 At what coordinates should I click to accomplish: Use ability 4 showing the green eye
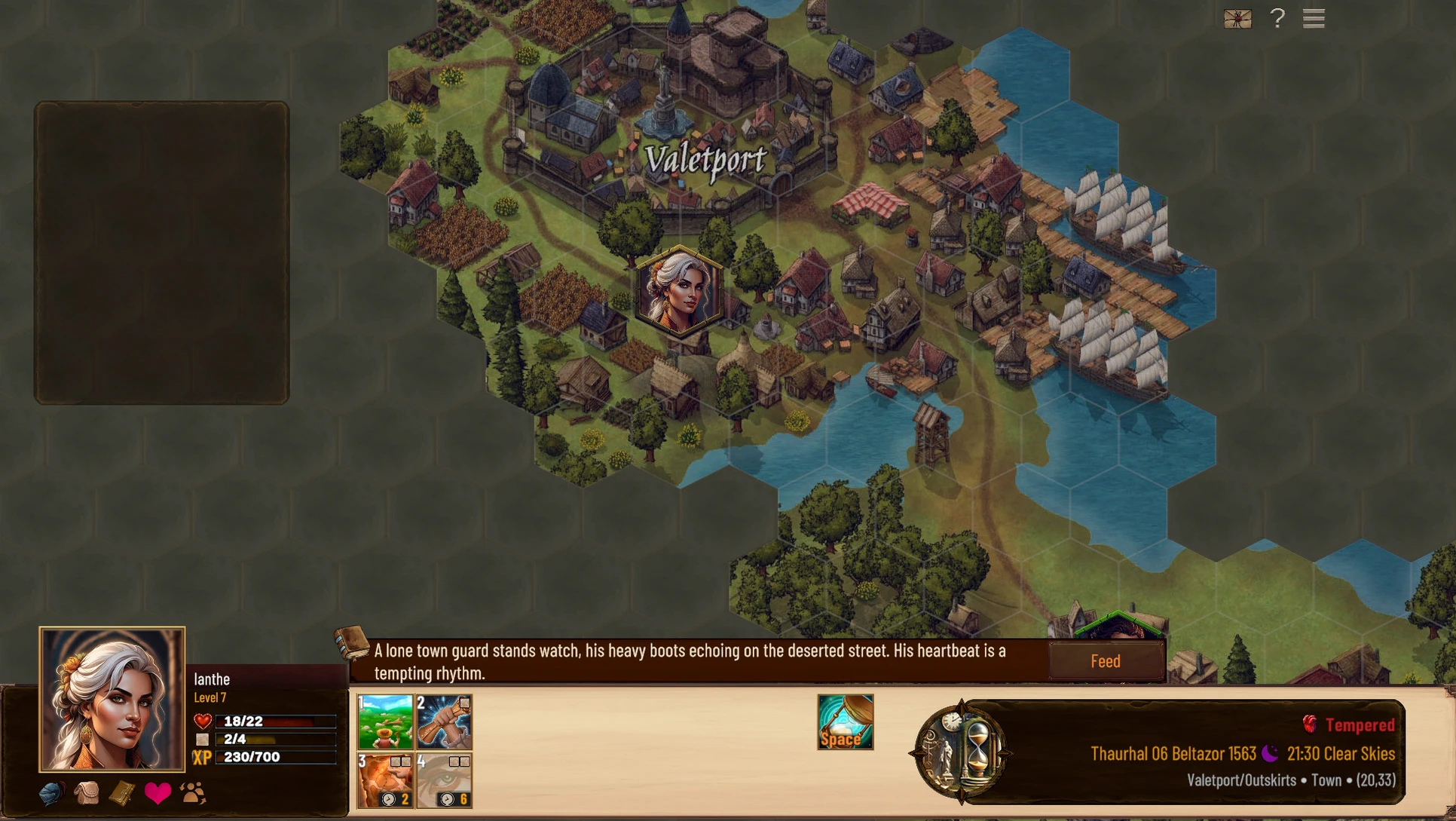444,780
